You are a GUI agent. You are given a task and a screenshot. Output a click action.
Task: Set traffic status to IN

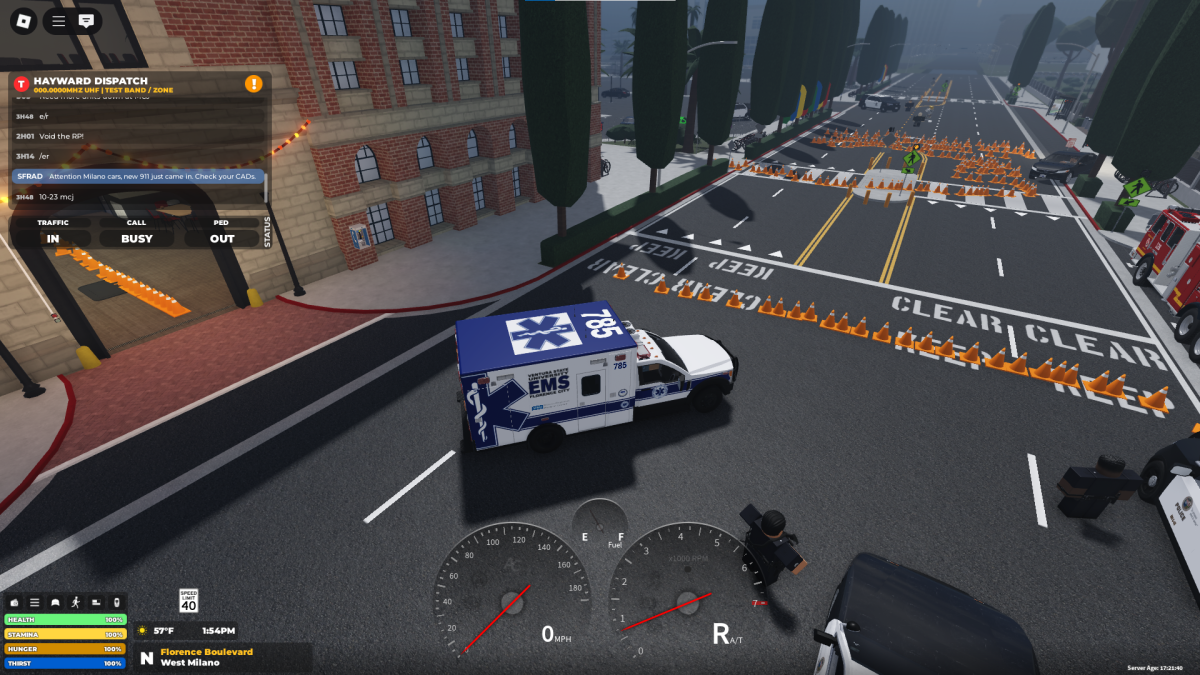tap(52, 239)
